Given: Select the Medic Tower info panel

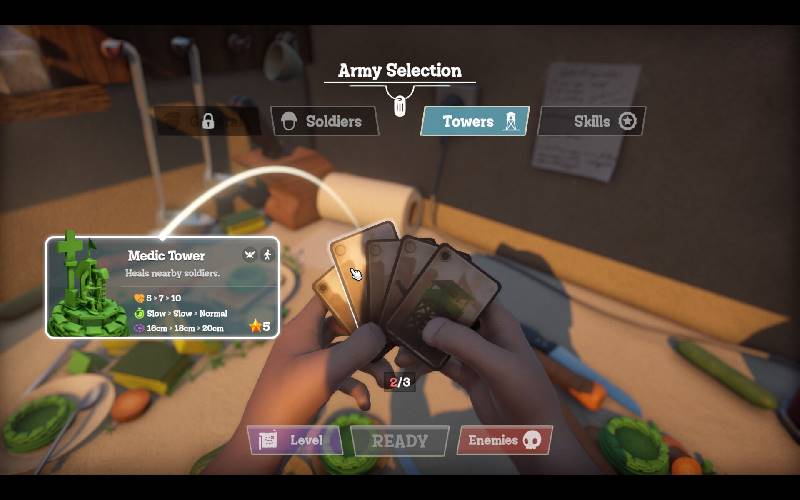Looking at the screenshot, I should point(162,286).
